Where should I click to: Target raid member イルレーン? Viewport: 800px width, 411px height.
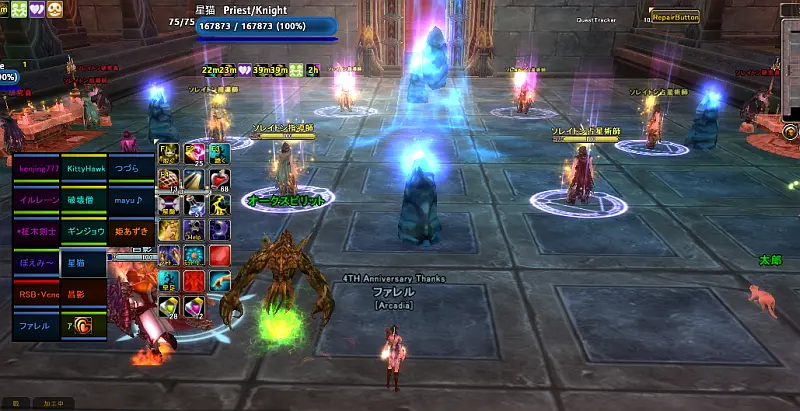coord(36,200)
